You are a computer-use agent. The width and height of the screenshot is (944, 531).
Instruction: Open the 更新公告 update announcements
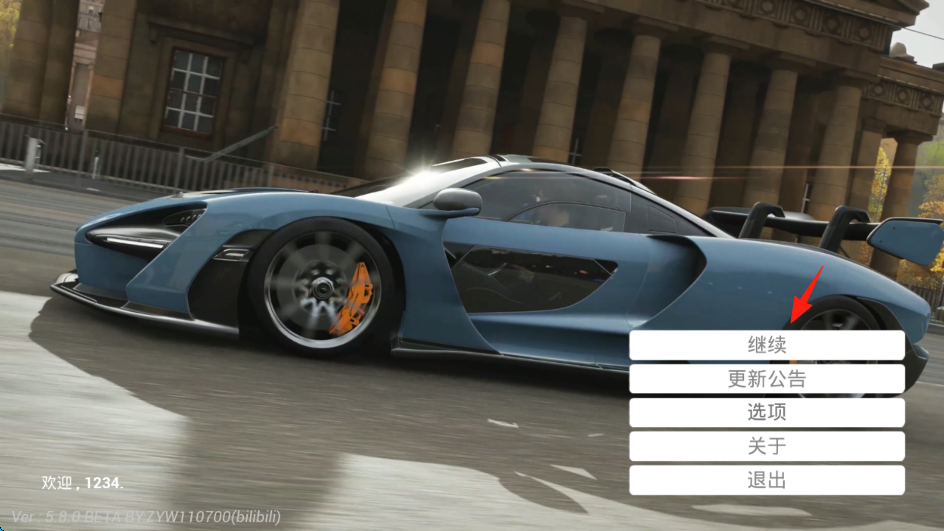point(767,379)
